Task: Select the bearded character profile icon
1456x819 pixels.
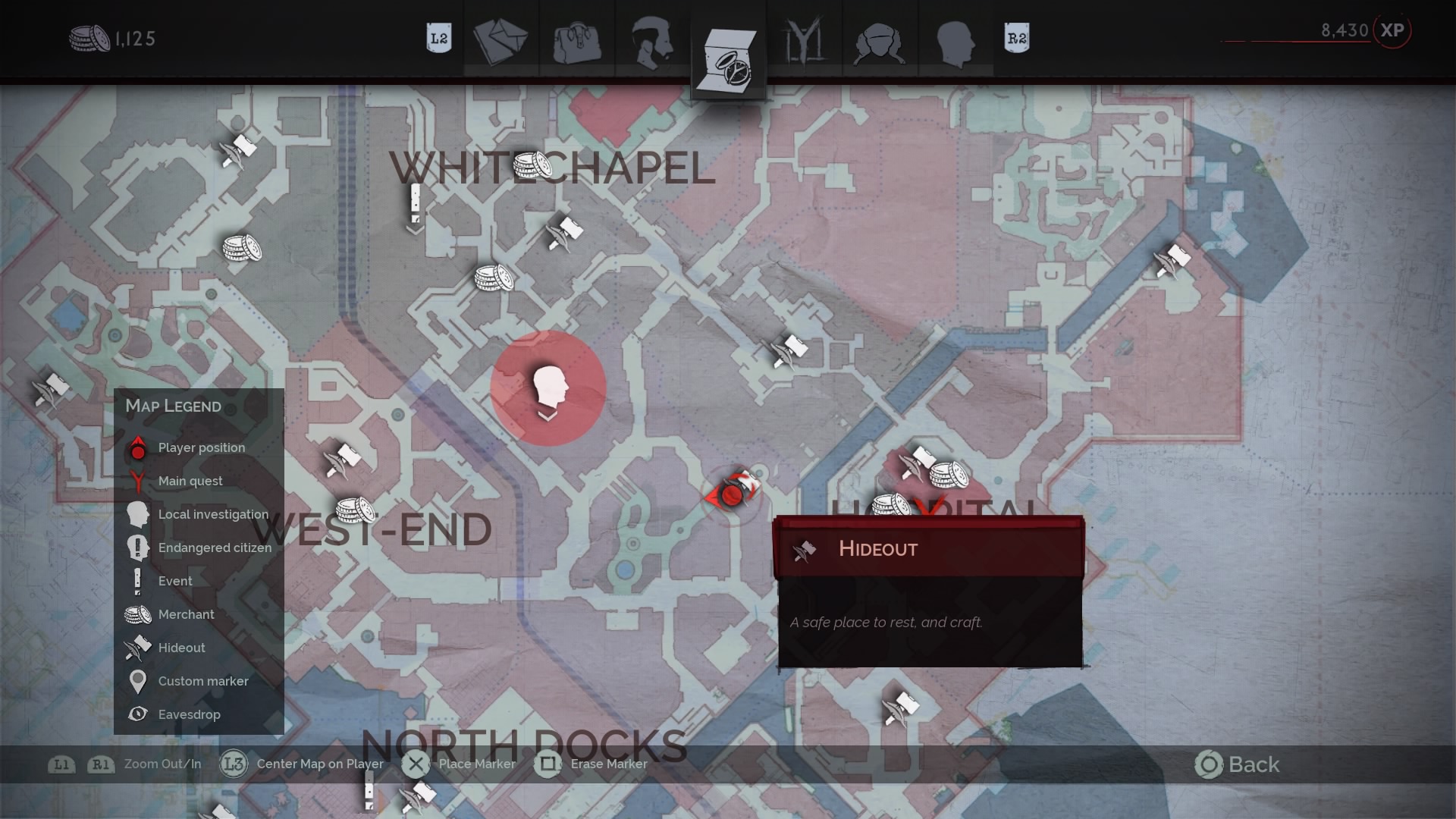Action: [653, 42]
